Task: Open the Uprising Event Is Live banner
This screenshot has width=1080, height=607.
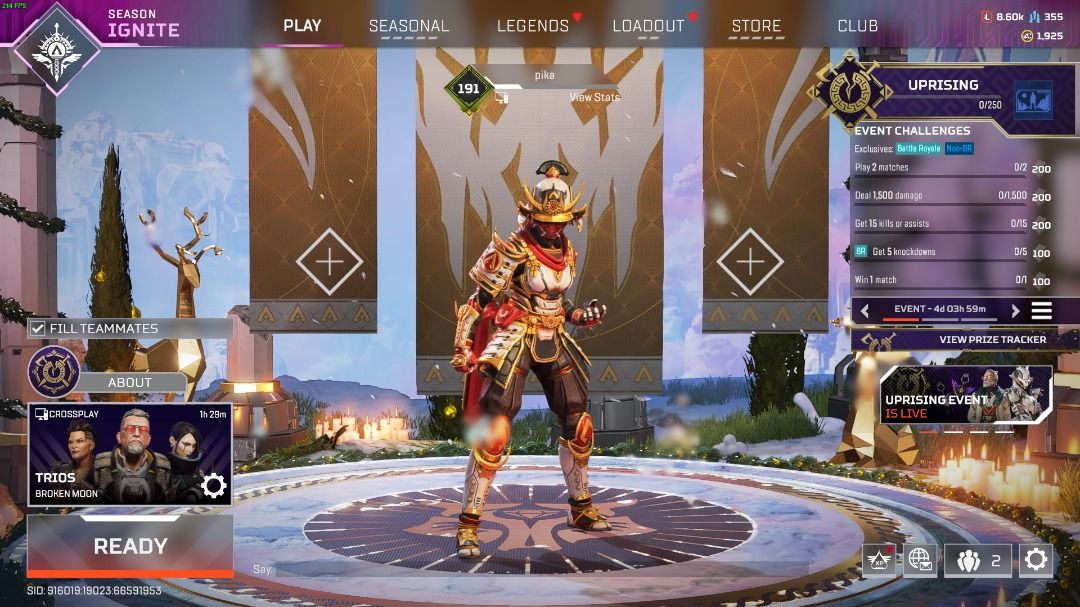Action: [x=966, y=394]
